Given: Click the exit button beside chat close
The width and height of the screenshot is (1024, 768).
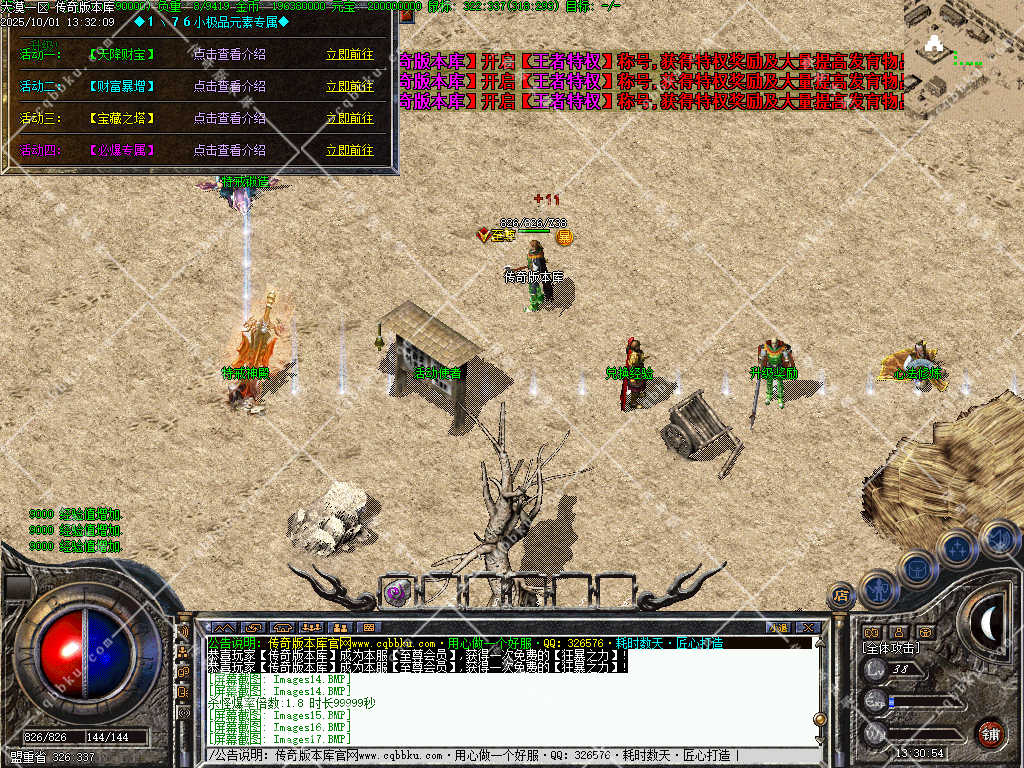Looking at the screenshot, I should pos(777,627).
